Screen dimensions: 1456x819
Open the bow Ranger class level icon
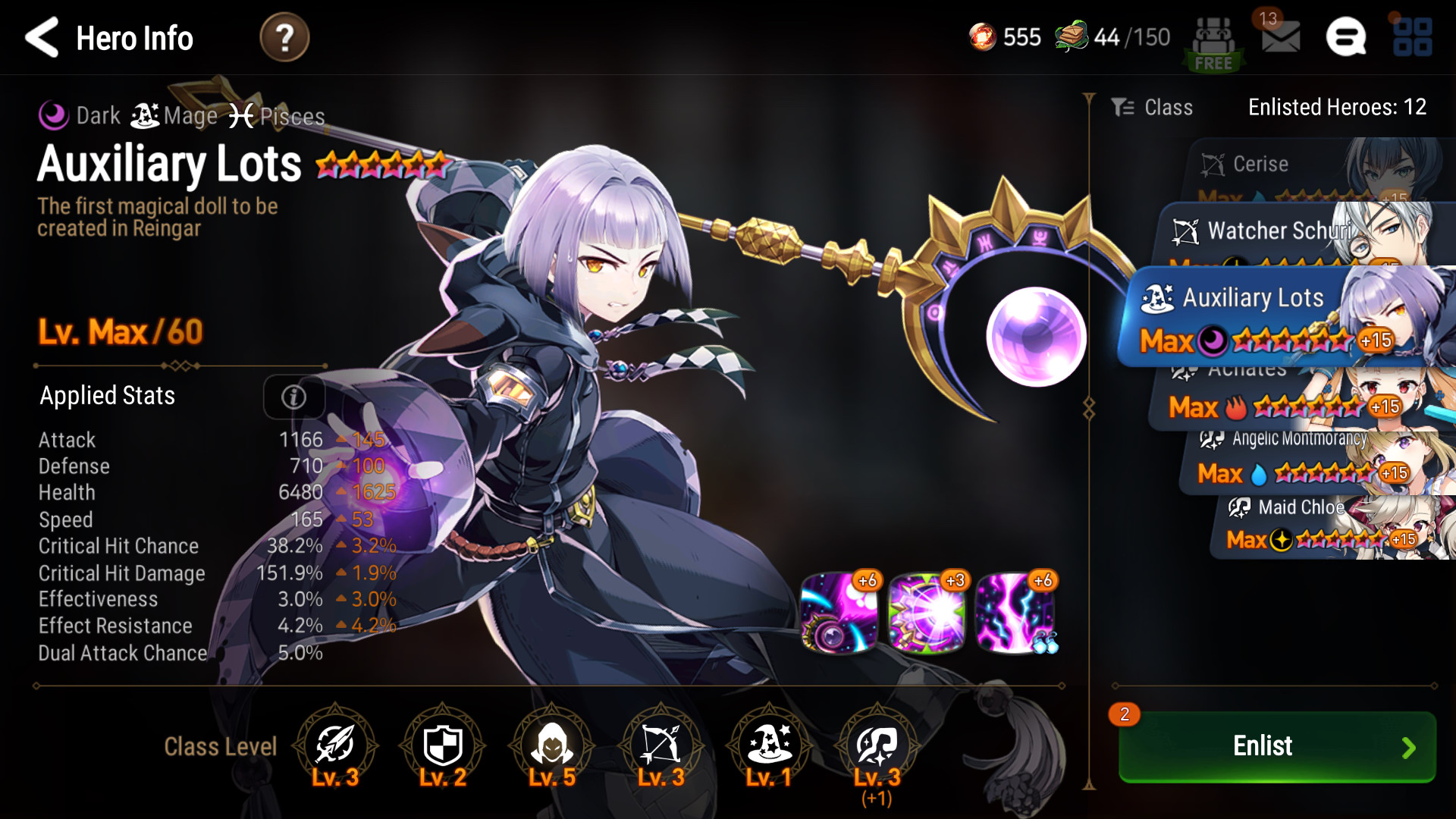[x=661, y=746]
